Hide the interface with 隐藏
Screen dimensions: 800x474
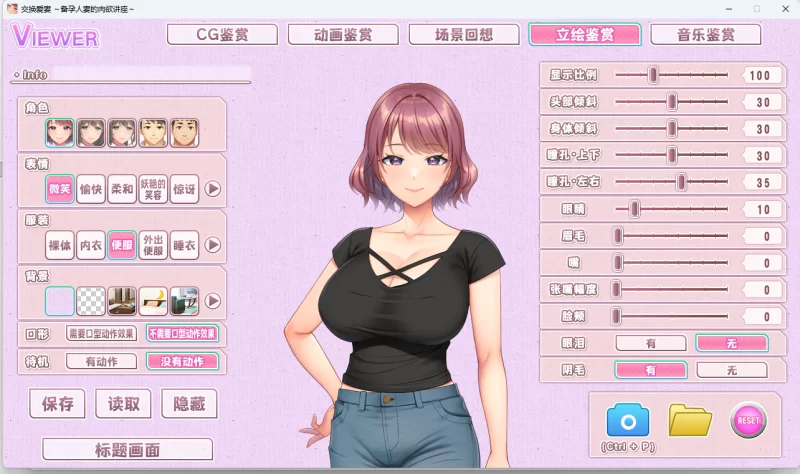click(189, 404)
